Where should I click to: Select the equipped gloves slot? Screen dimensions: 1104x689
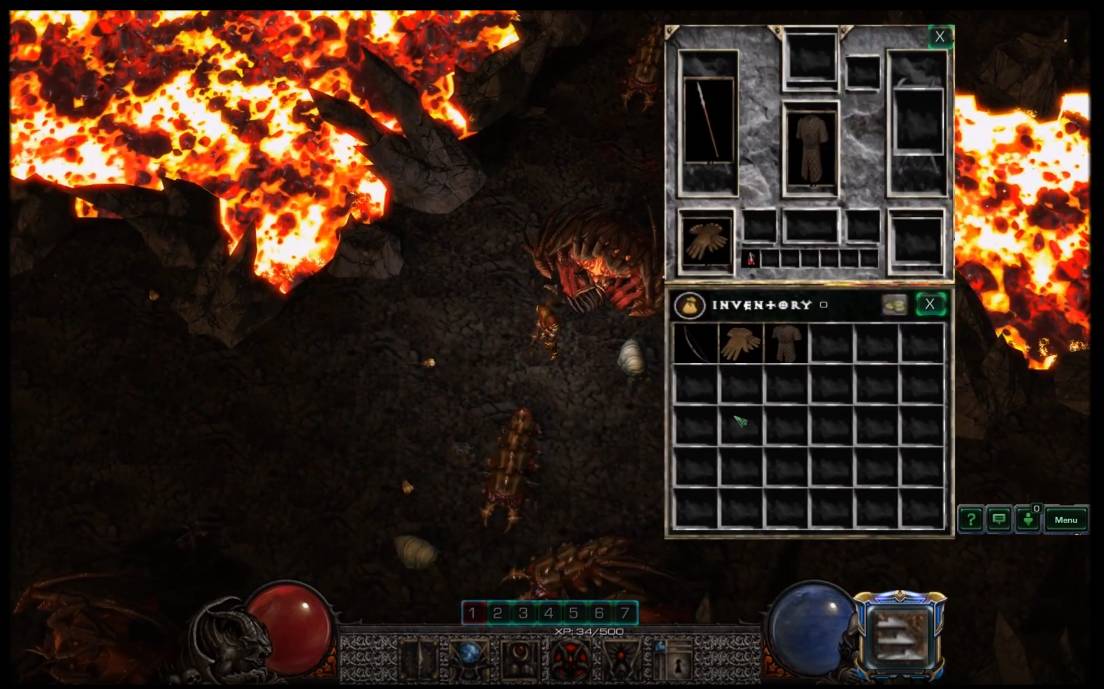tap(706, 241)
